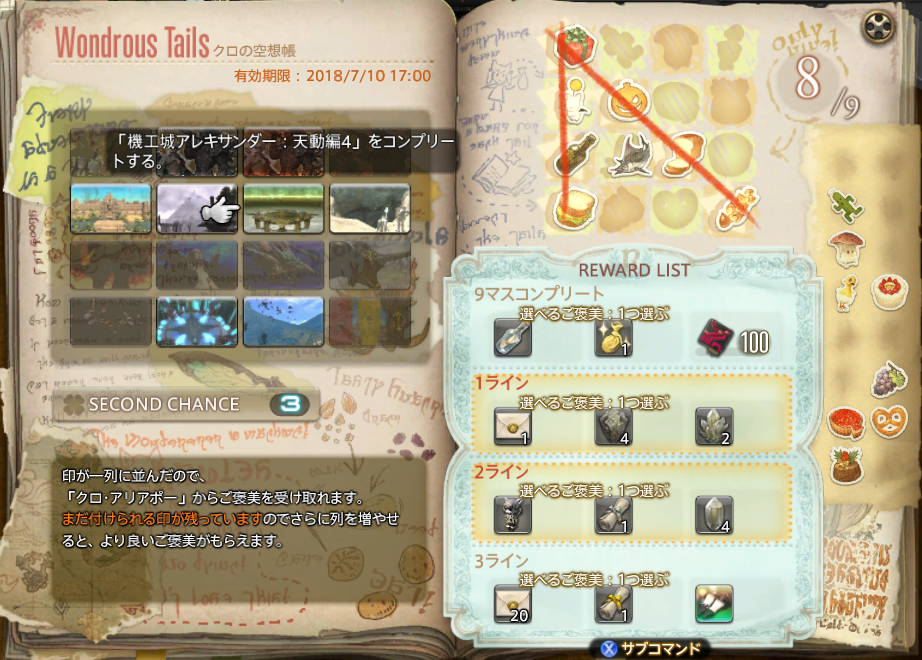Click the shark sticker on the board
The width and height of the screenshot is (922, 660).
[626, 153]
